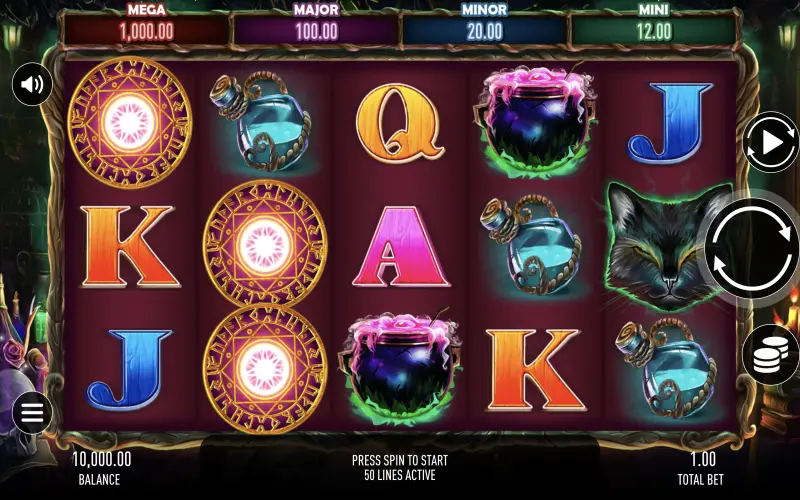Start autoplay with the play arrow button
Image resolution: width=800 pixels, height=500 pixels.
(x=771, y=143)
